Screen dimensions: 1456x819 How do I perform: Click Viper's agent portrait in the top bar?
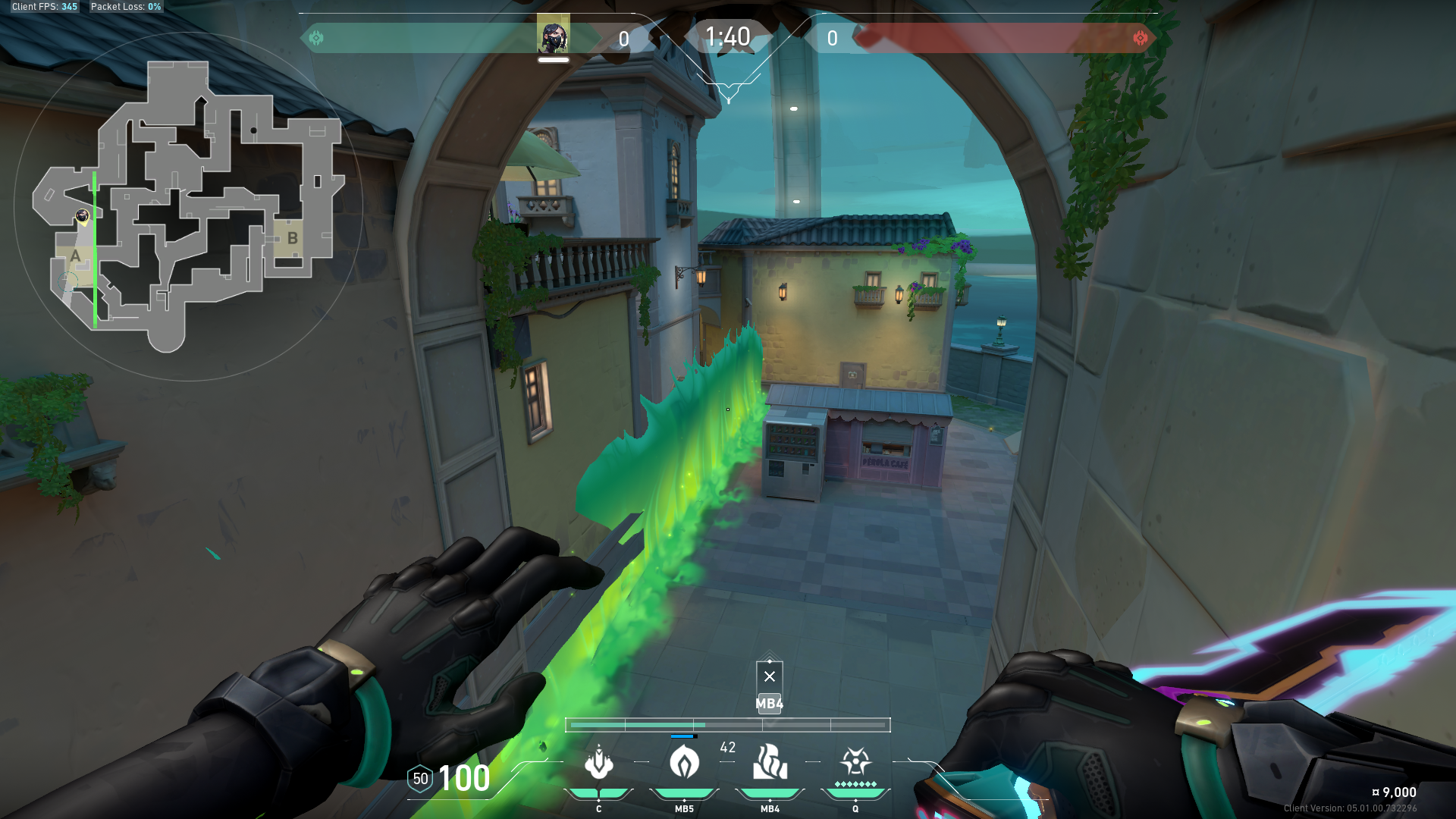pyautogui.click(x=553, y=36)
